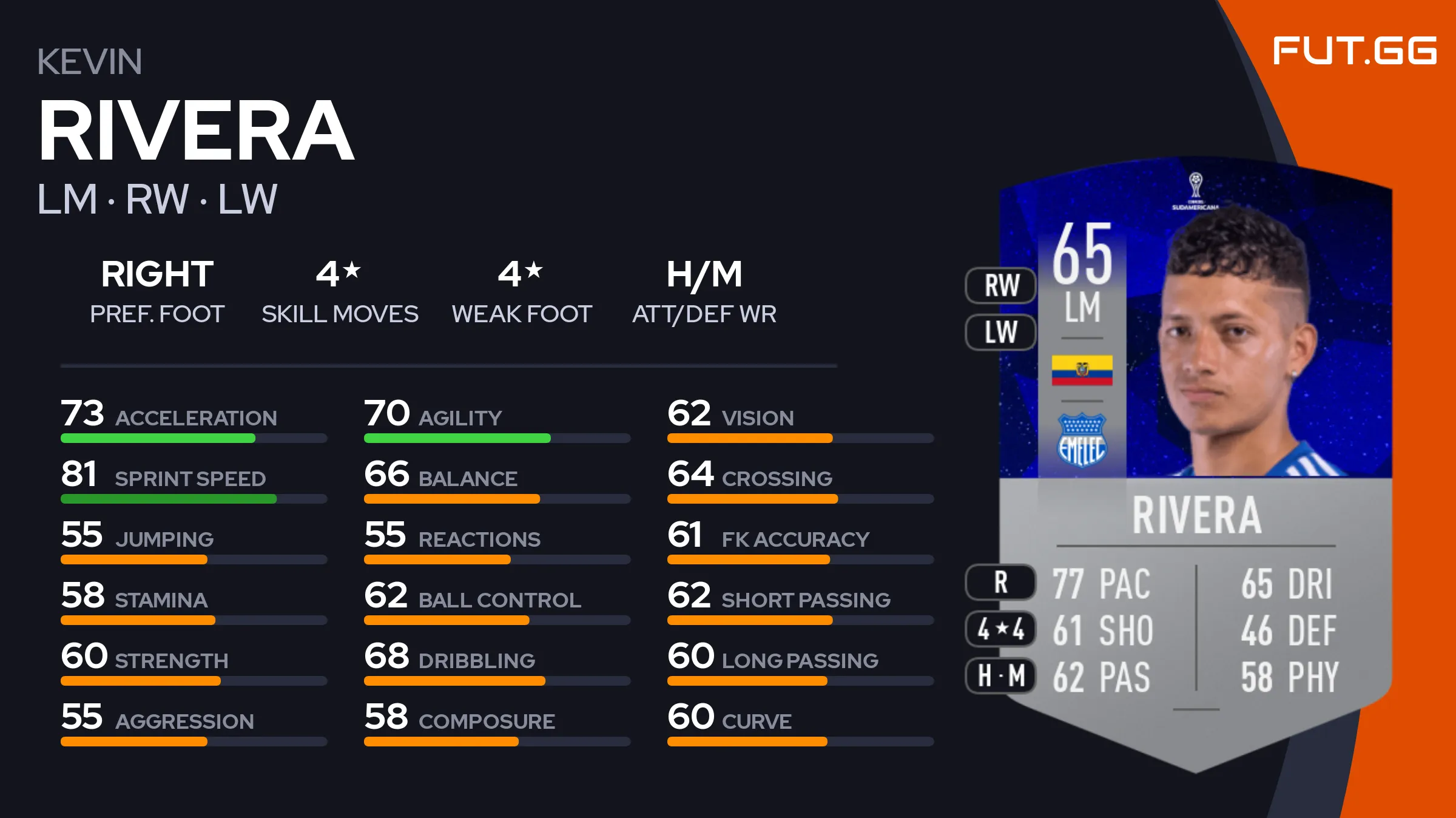
Task: Click the FUT.GG logo
Action: tap(1354, 50)
